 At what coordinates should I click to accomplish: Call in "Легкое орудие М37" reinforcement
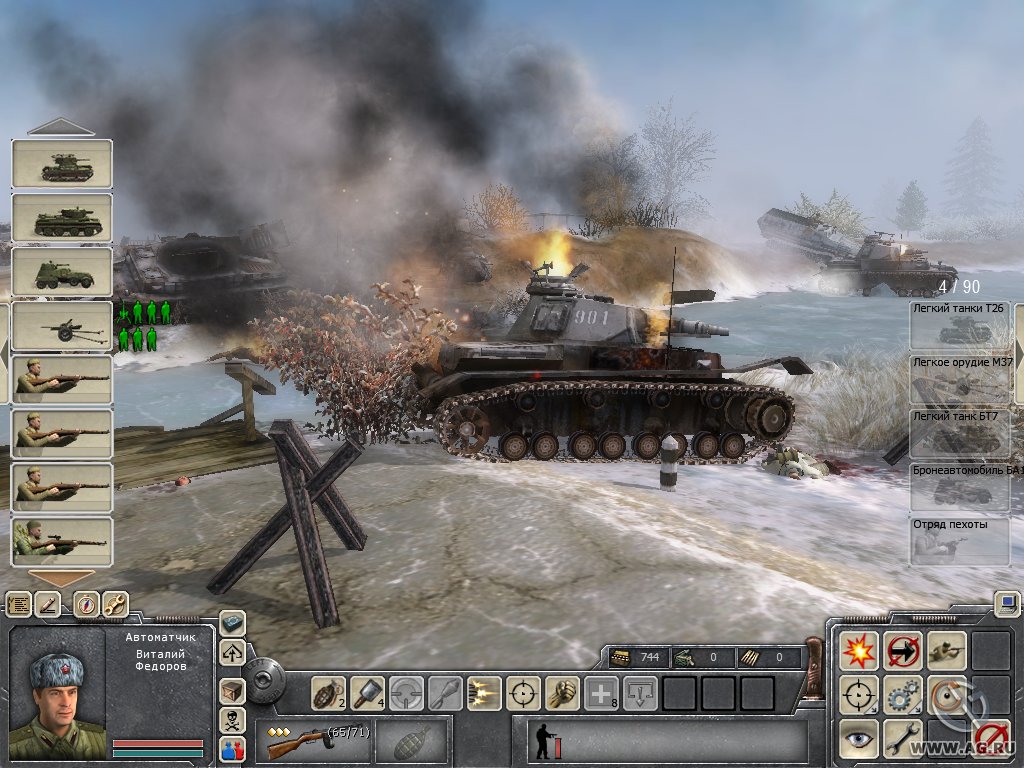[x=960, y=379]
